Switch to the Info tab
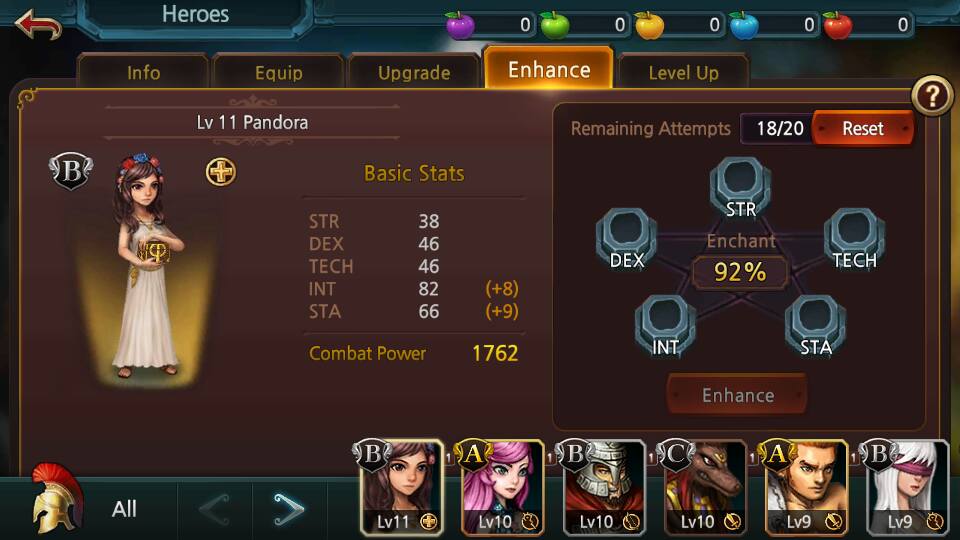The height and width of the screenshot is (540, 960). coord(143,73)
